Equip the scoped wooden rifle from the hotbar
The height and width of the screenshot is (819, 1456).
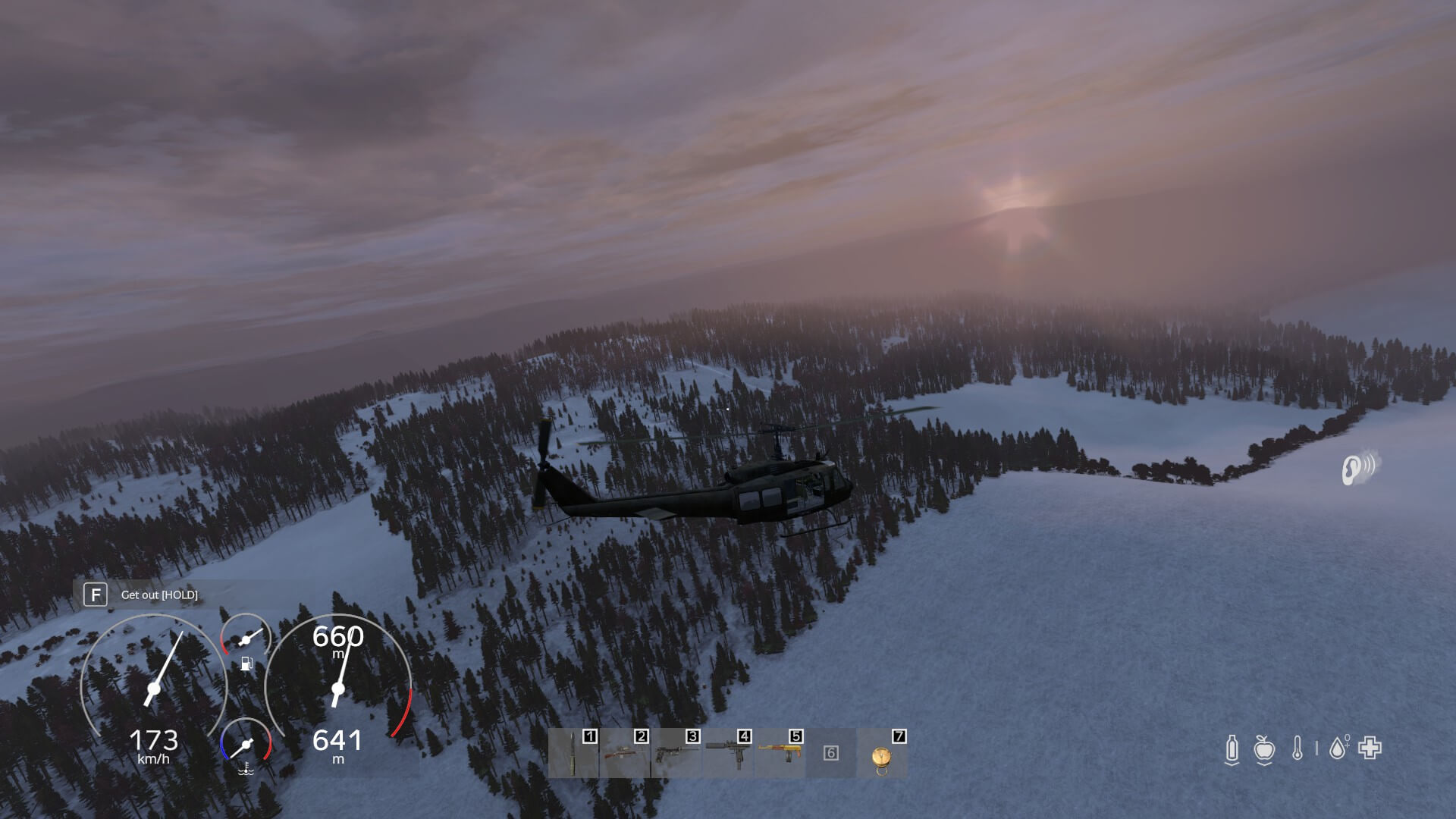tap(625, 753)
